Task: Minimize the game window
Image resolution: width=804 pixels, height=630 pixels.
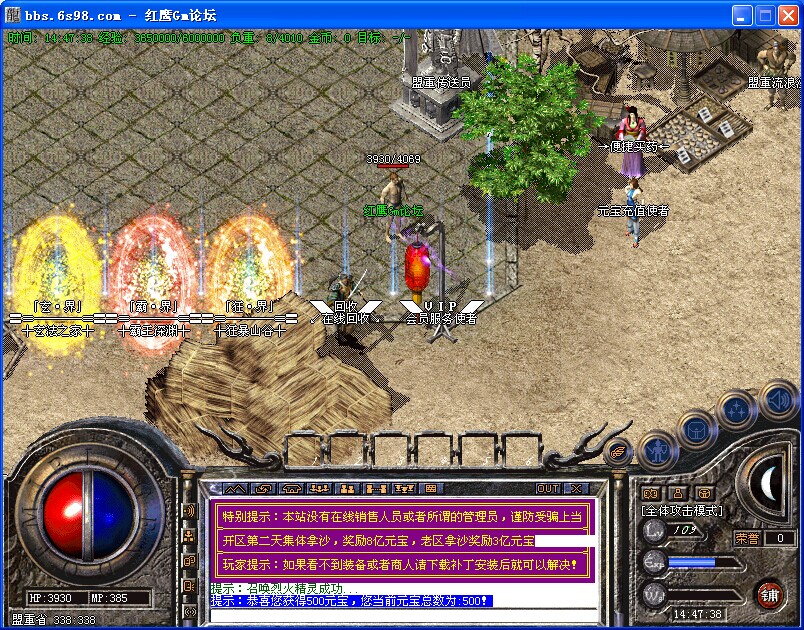Action: click(x=741, y=15)
